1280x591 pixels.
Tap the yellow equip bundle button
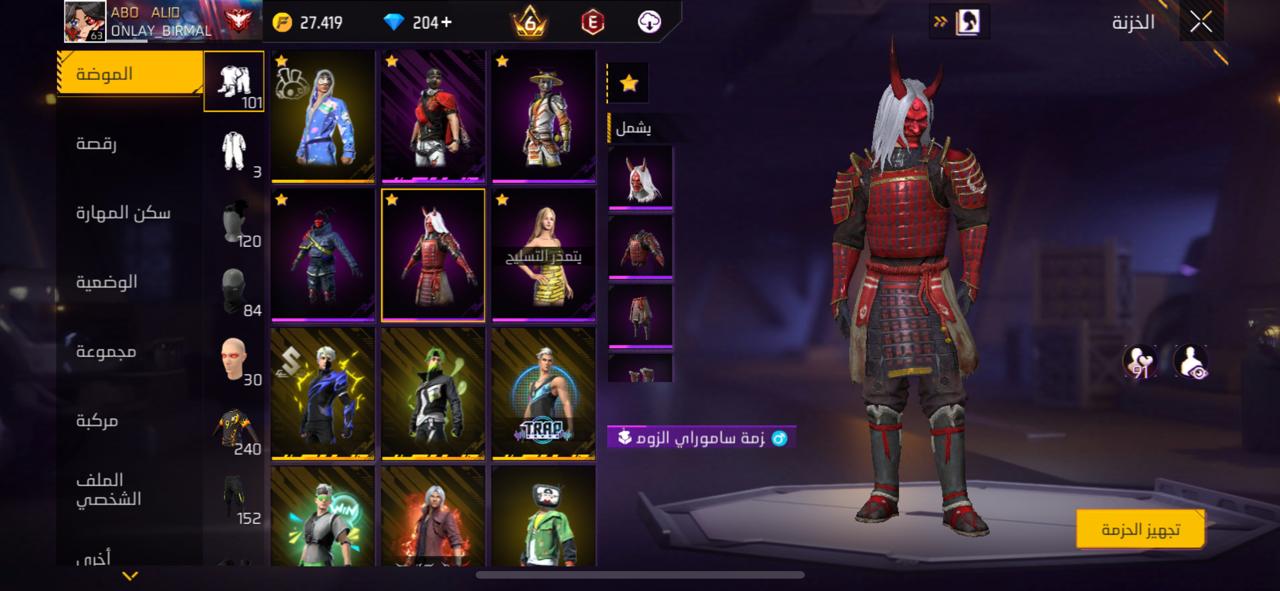click(x=1140, y=529)
